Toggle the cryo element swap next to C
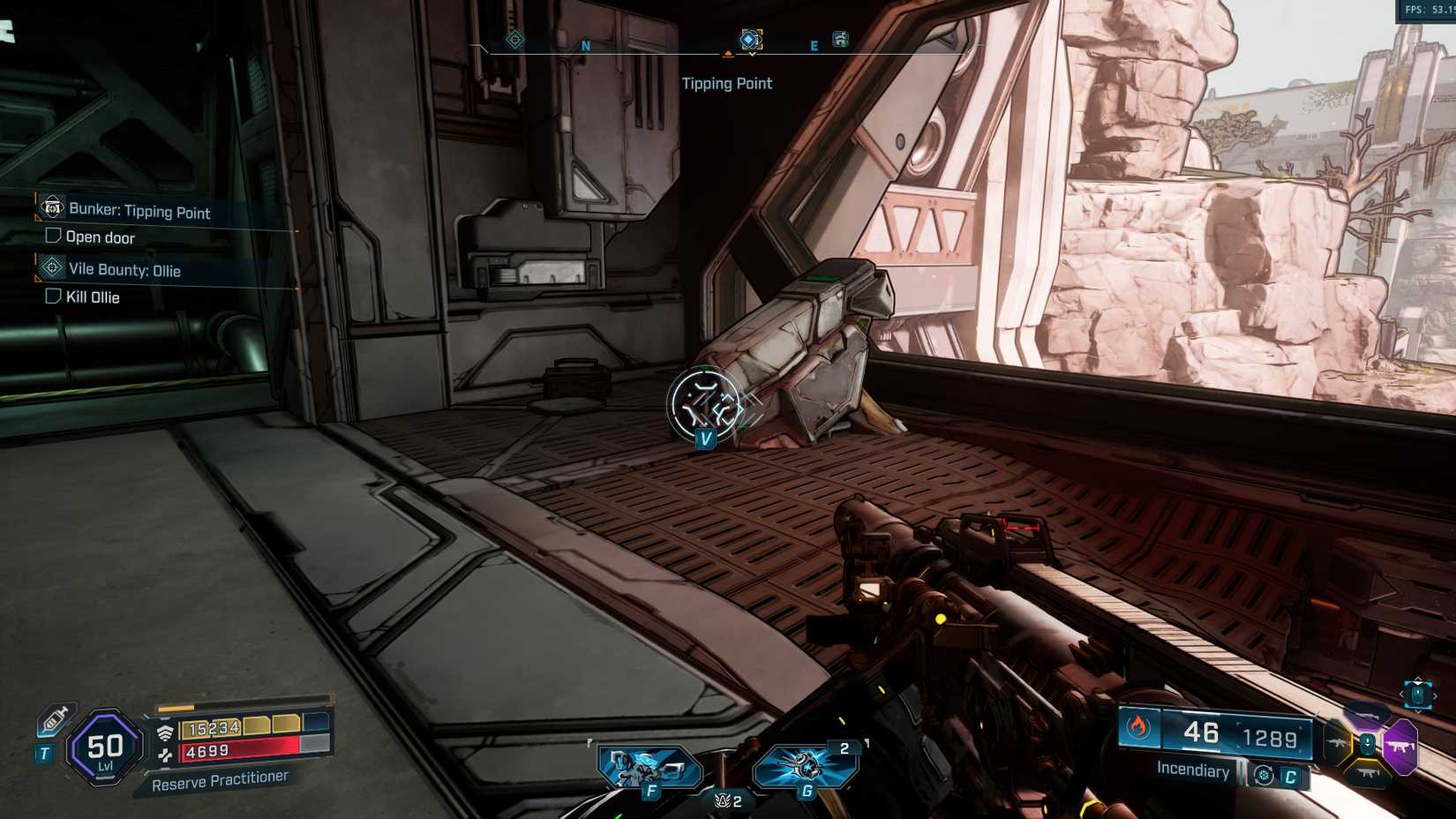 point(1264,775)
